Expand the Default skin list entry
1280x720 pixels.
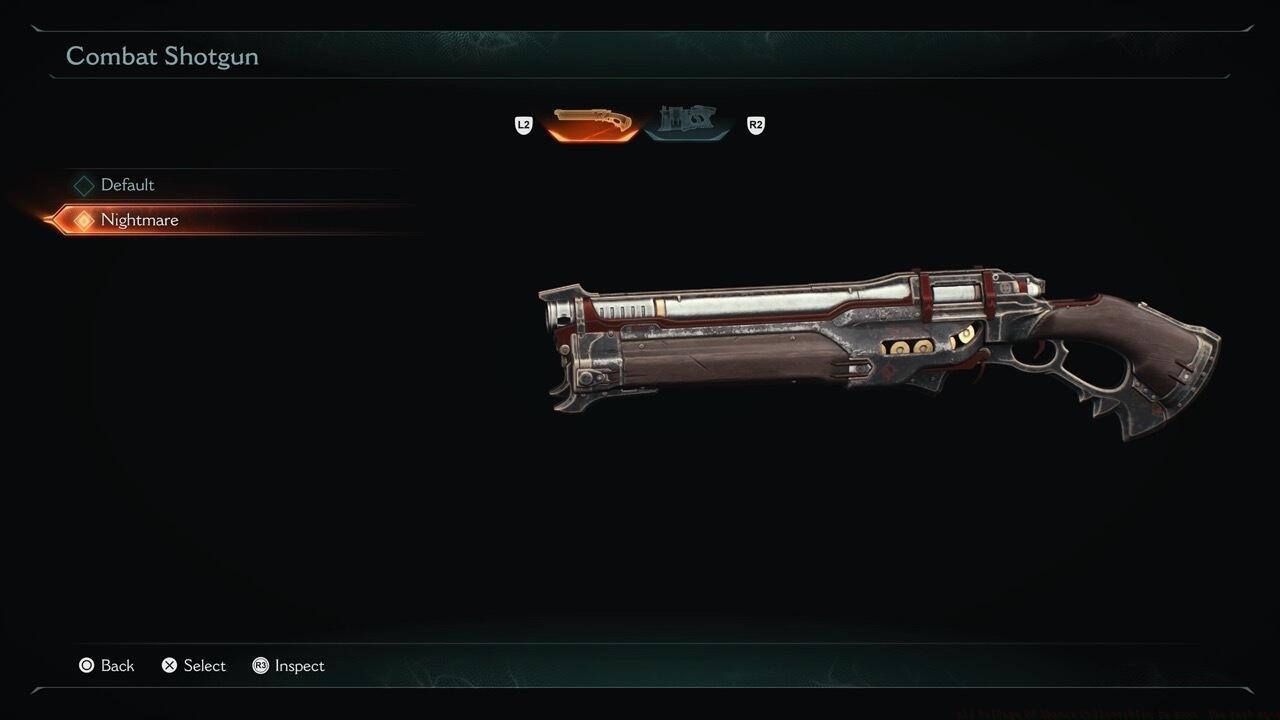[127, 184]
